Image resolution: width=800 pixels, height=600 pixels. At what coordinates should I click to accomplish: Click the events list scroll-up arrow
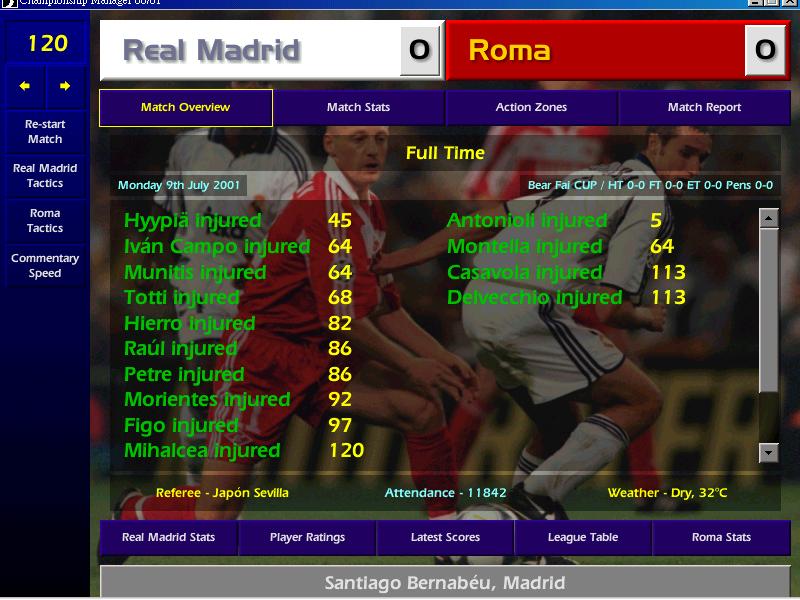768,218
